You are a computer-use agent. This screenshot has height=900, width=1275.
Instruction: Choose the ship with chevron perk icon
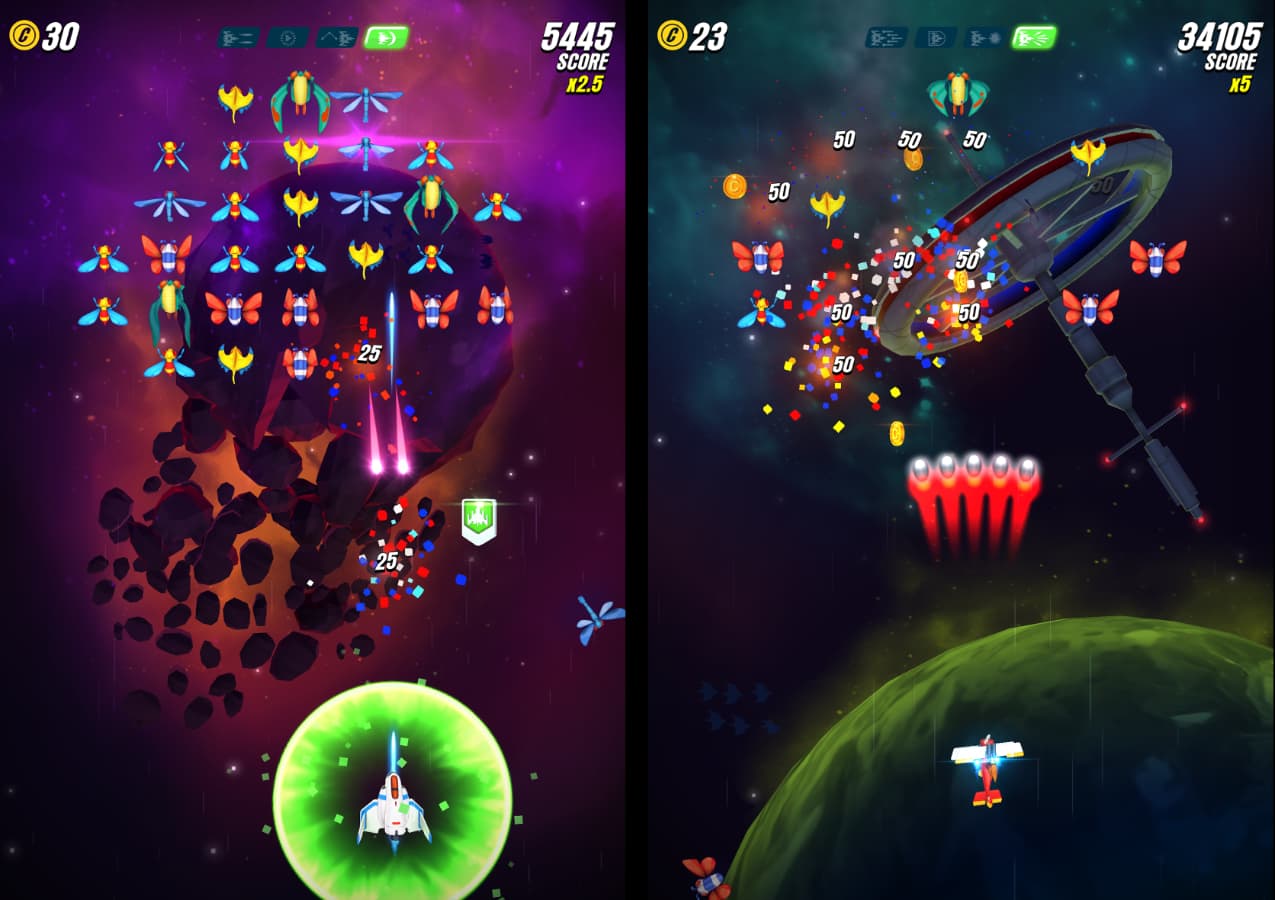(x=337, y=38)
